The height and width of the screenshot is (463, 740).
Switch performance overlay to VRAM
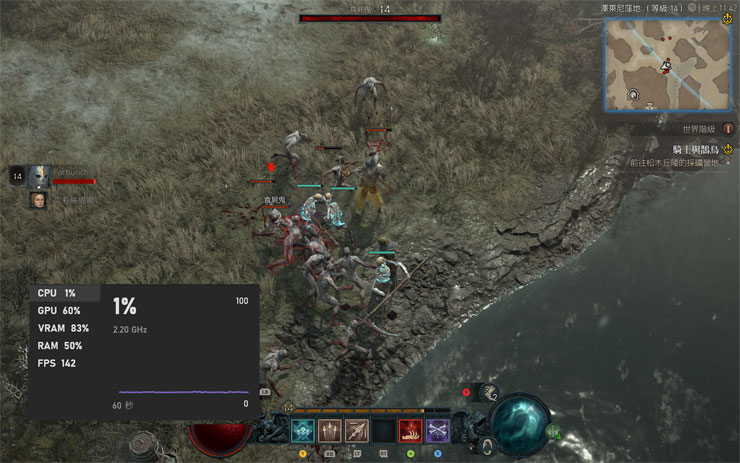click(x=63, y=328)
